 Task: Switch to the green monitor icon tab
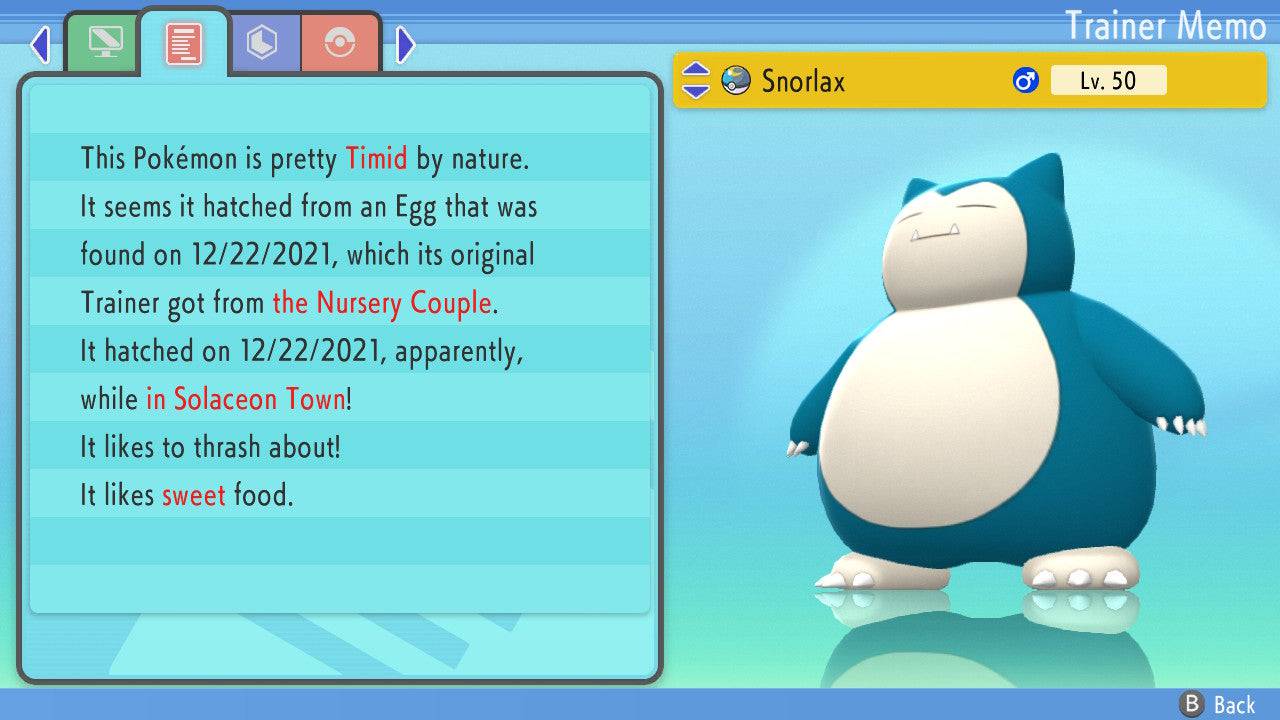click(x=104, y=43)
